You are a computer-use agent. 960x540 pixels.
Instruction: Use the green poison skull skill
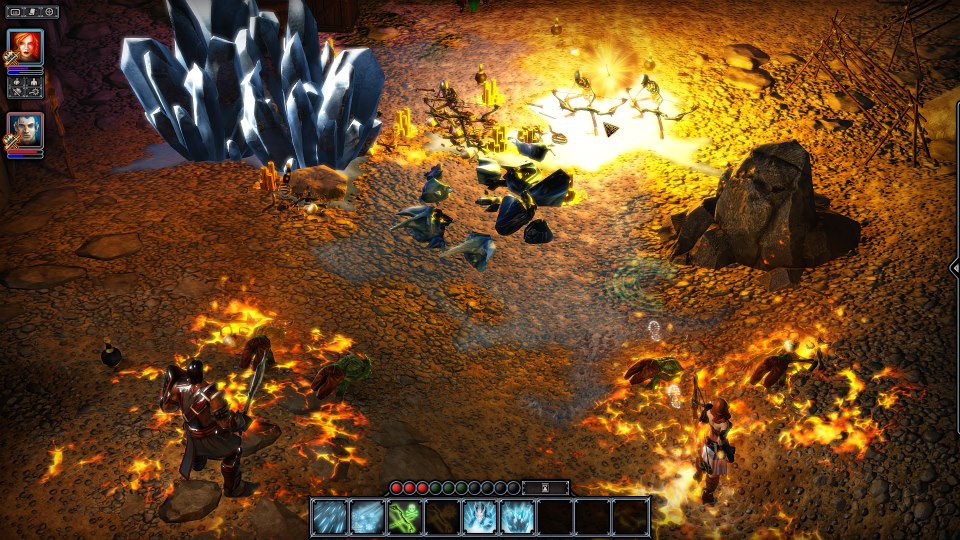click(x=404, y=517)
